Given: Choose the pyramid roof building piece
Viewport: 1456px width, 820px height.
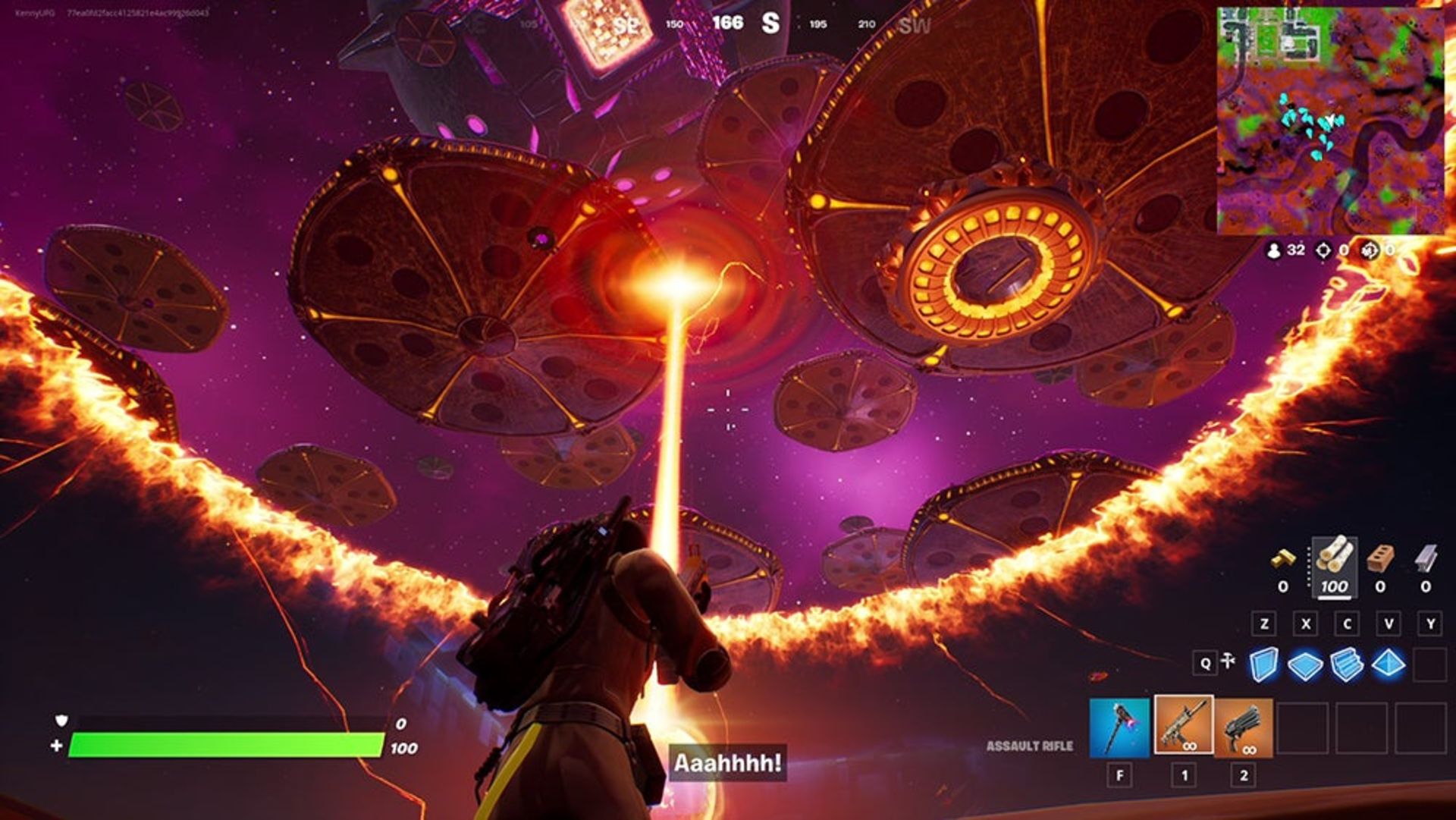Looking at the screenshot, I should tap(1388, 664).
